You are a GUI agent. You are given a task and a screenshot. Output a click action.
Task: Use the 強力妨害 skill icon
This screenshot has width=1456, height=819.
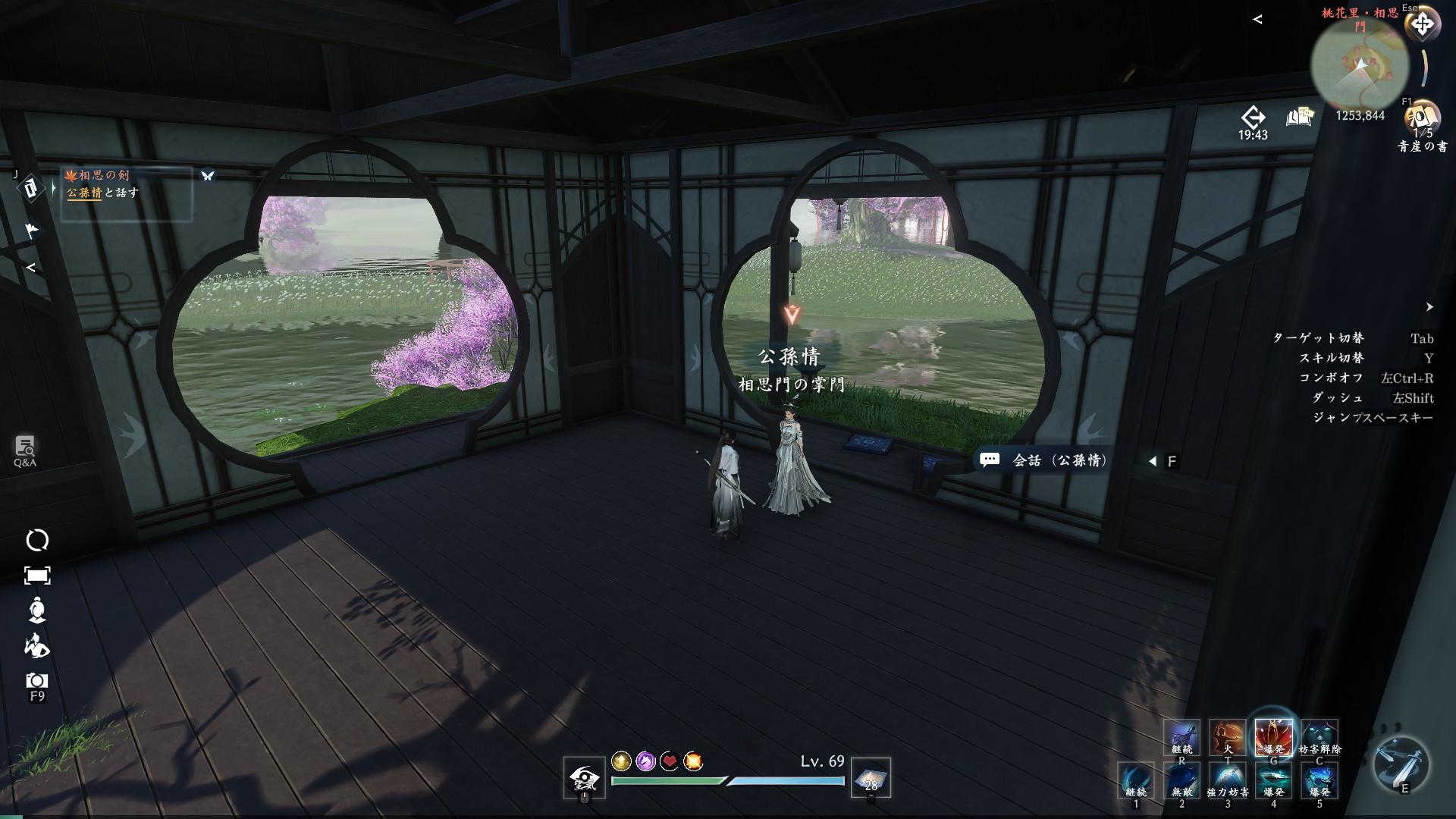click(x=1228, y=780)
